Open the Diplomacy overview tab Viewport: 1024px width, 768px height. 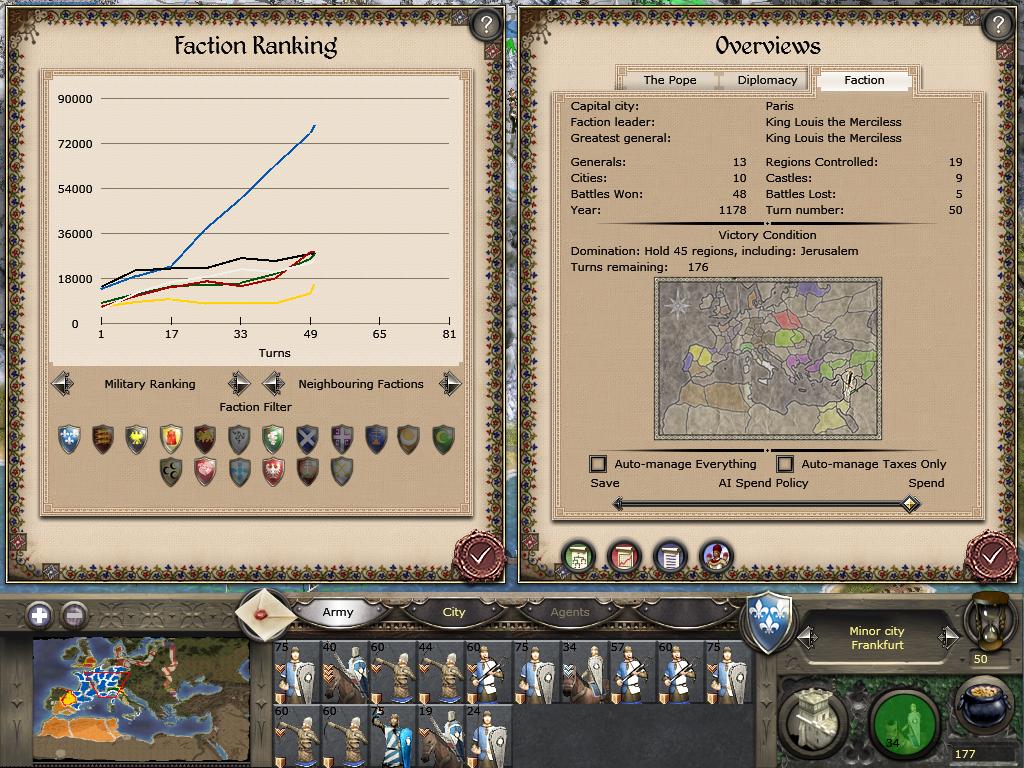[x=767, y=80]
